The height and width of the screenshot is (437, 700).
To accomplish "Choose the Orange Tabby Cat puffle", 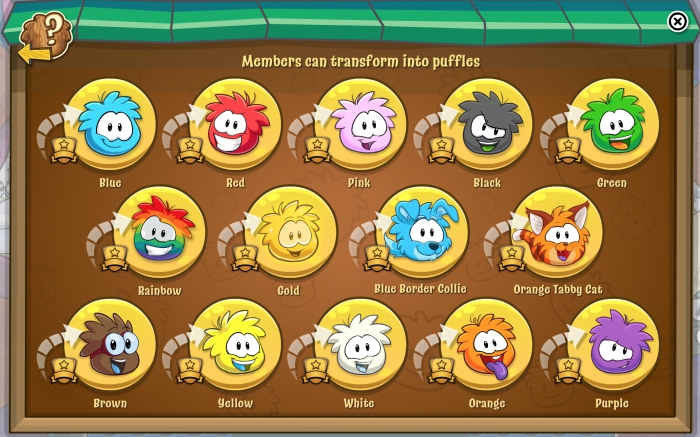I will pyautogui.click(x=556, y=232).
